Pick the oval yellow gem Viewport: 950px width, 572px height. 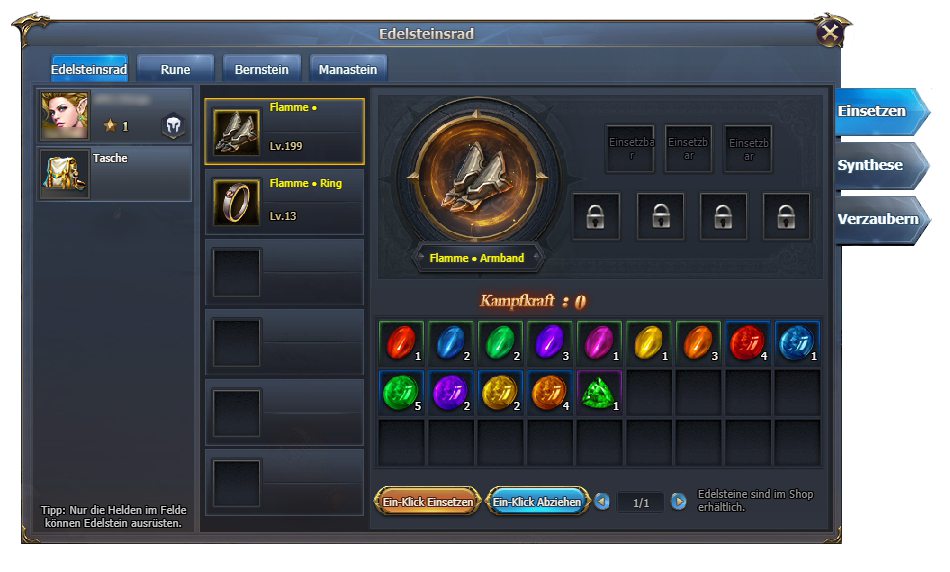[649, 342]
